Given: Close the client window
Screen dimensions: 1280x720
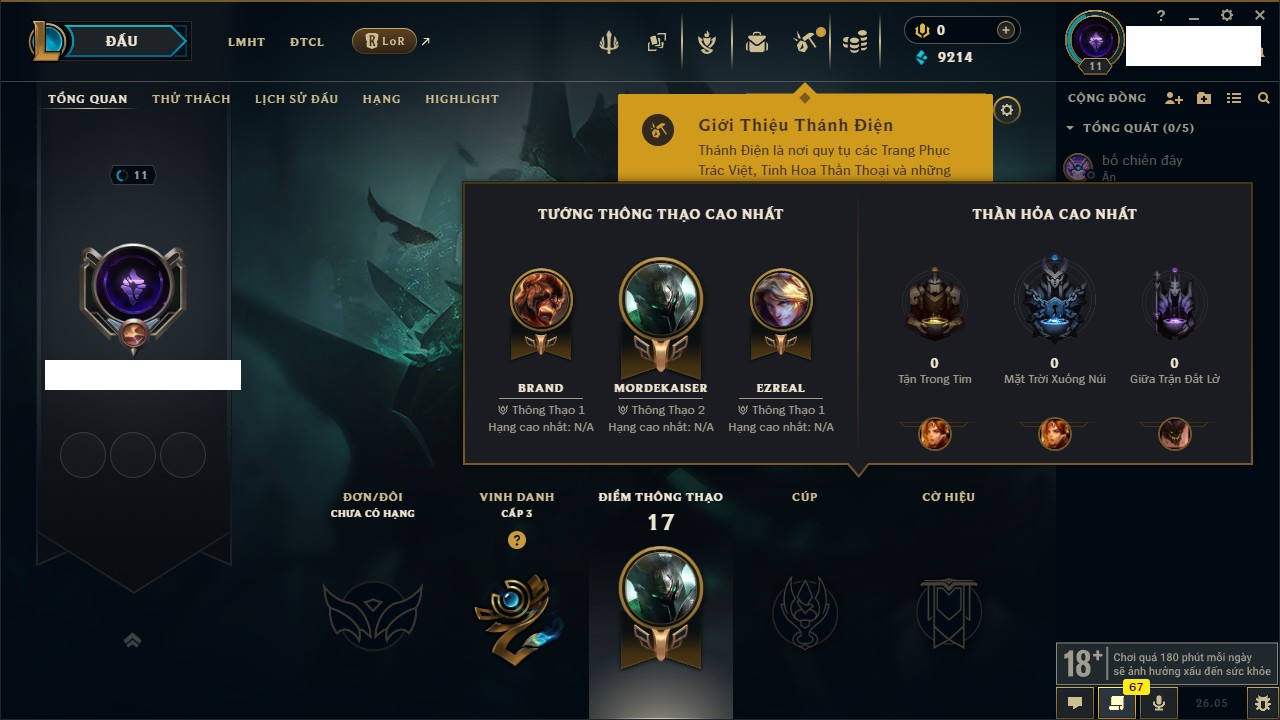Looking at the screenshot, I should (x=1260, y=15).
